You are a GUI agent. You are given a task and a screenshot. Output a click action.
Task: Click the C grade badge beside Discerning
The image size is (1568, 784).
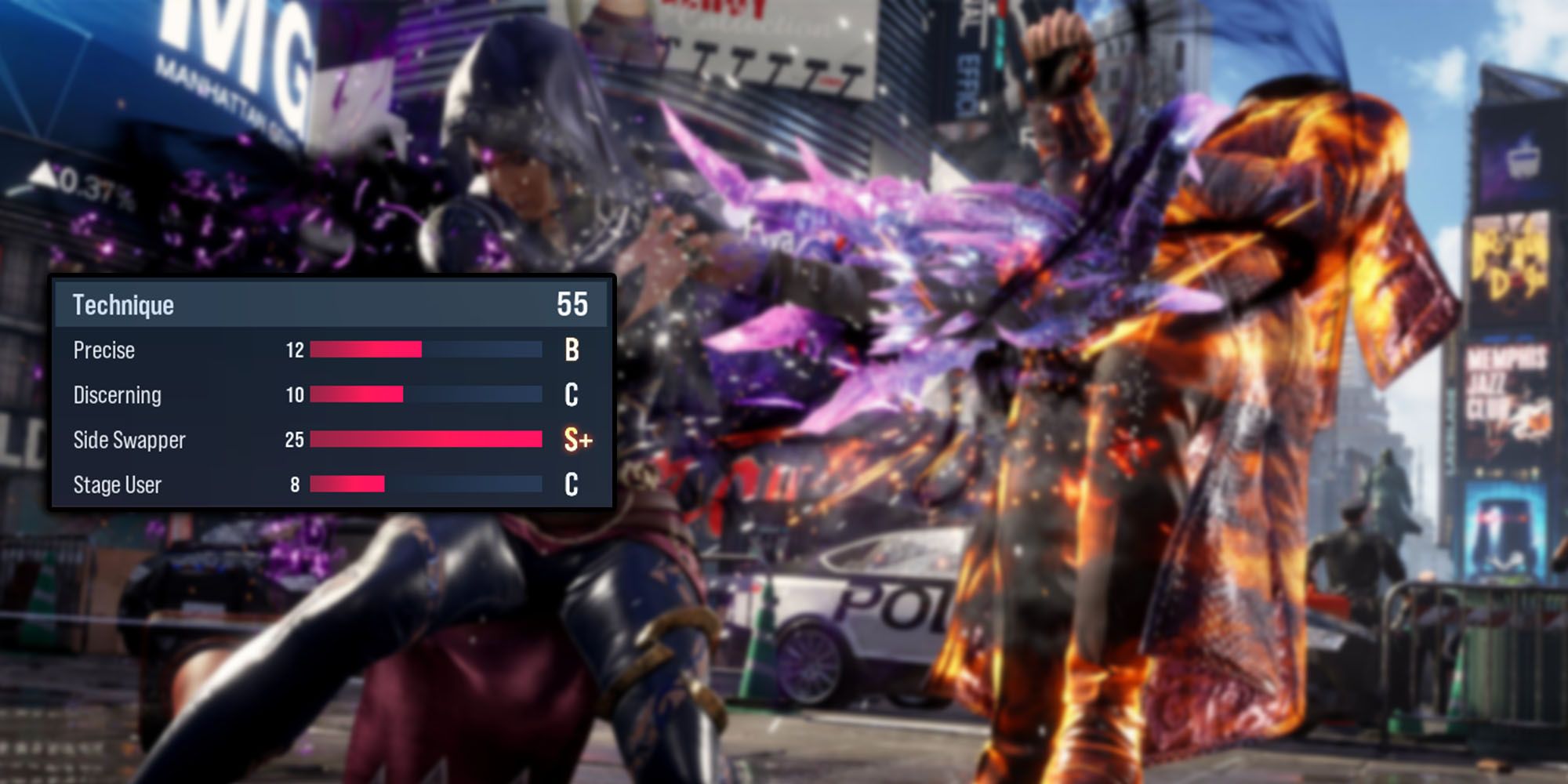(571, 395)
